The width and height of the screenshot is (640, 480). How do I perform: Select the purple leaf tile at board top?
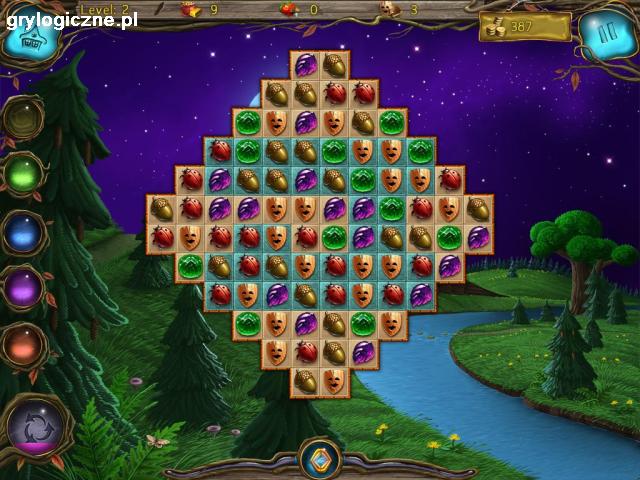pyautogui.click(x=306, y=66)
